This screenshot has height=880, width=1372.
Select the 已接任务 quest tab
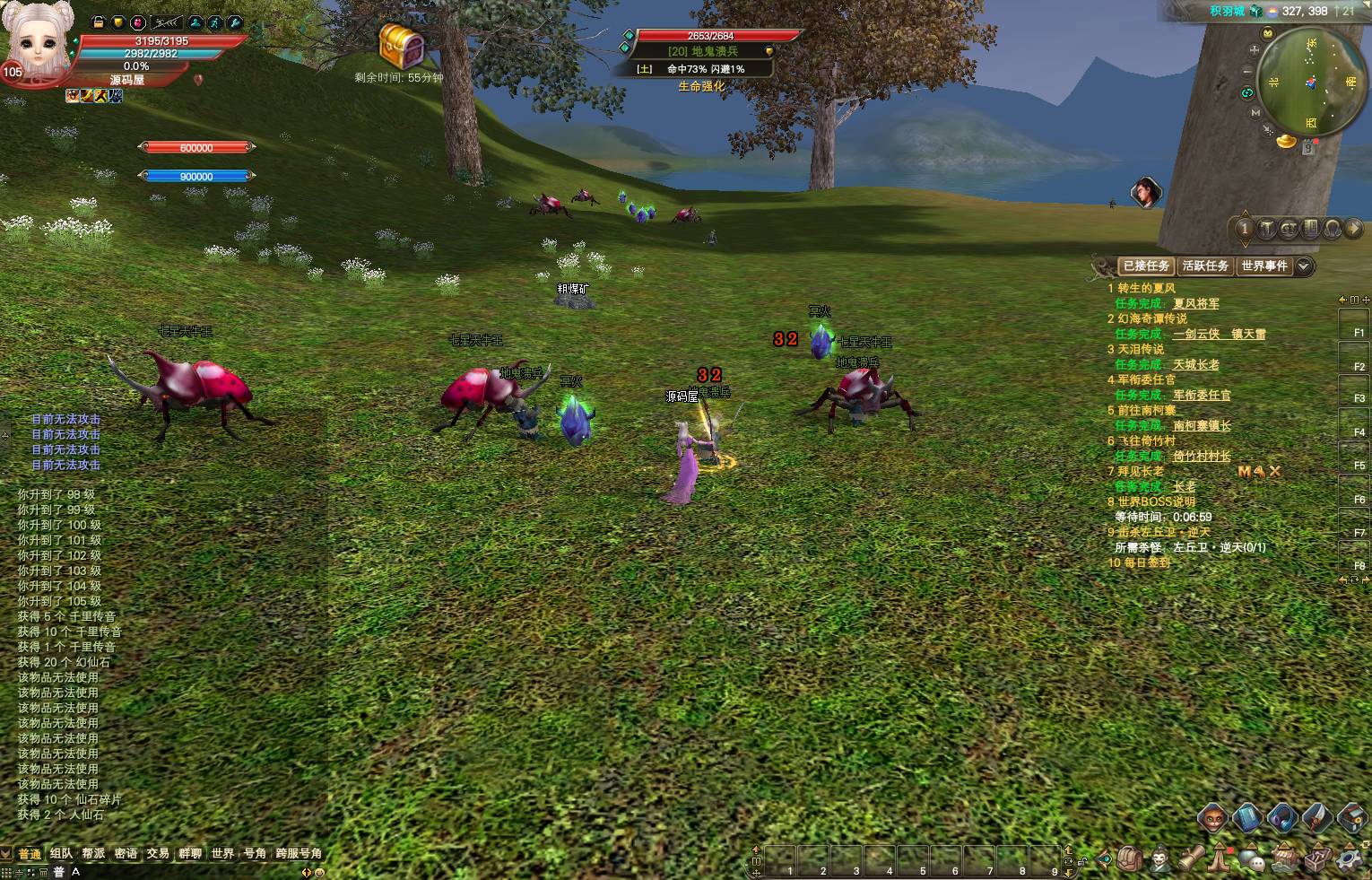1146,266
